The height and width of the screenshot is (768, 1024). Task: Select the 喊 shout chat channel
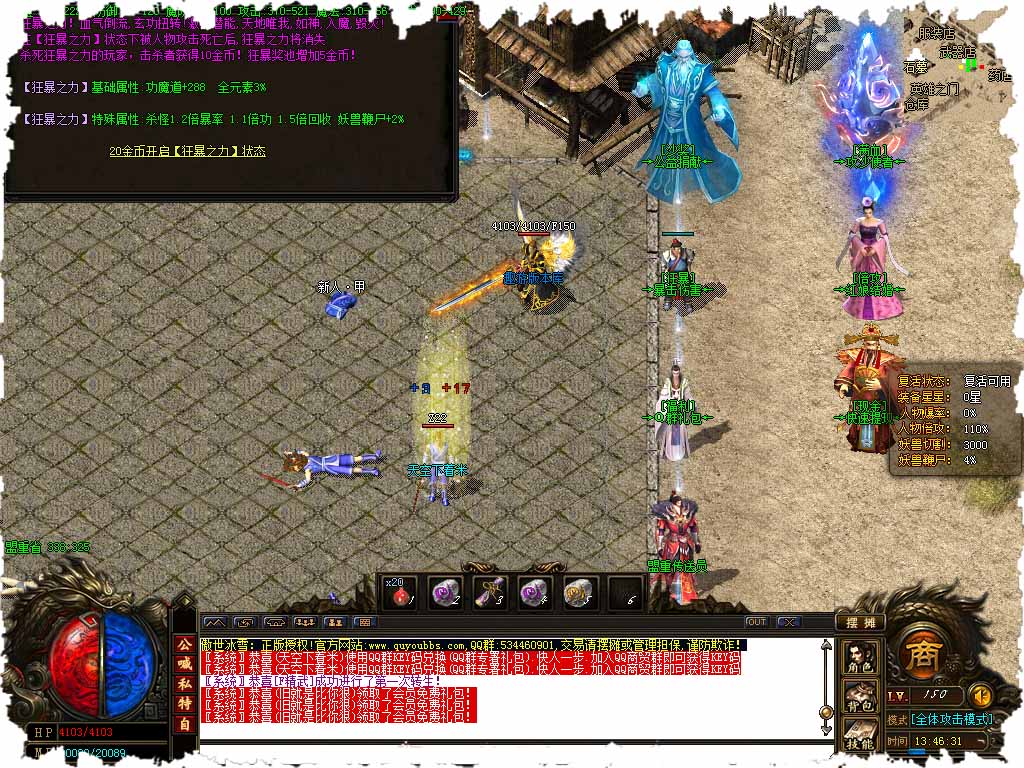click(184, 665)
